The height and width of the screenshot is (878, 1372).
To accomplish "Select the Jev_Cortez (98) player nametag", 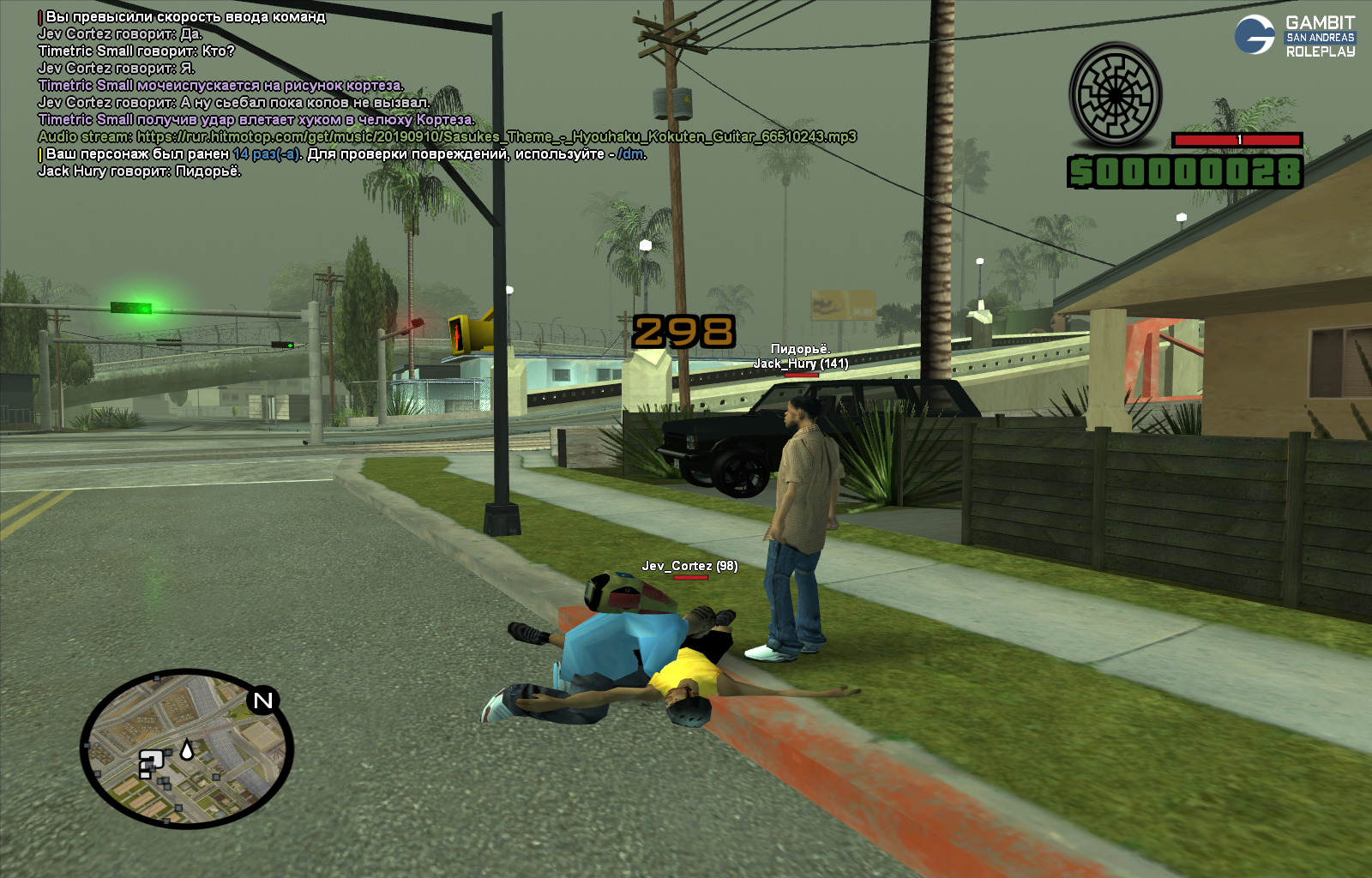I will (x=689, y=566).
